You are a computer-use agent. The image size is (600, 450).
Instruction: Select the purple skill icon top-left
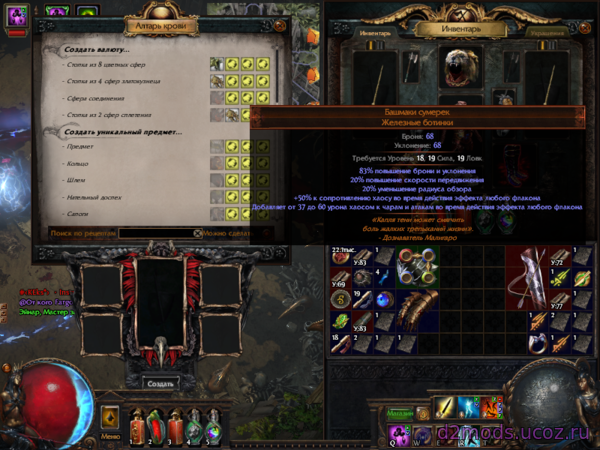coord(18,15)
